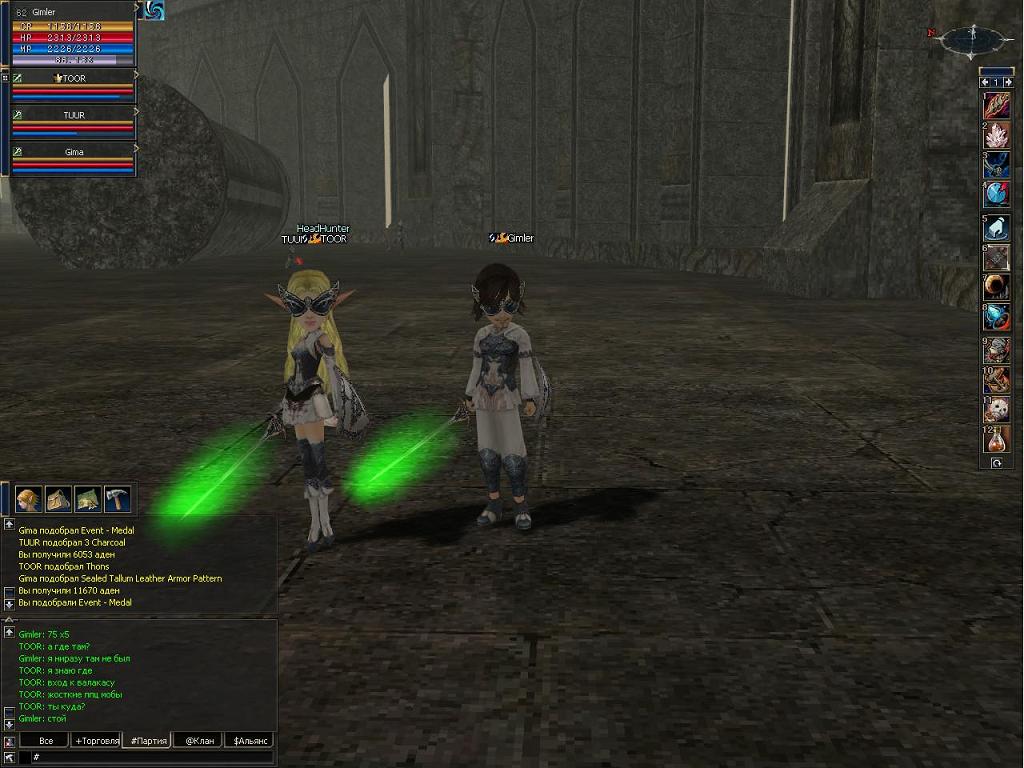Drink the potion in hotbar slot 12
This screenshot has width=1024, height=768.
pyautogui.click(x=996, y=438)
